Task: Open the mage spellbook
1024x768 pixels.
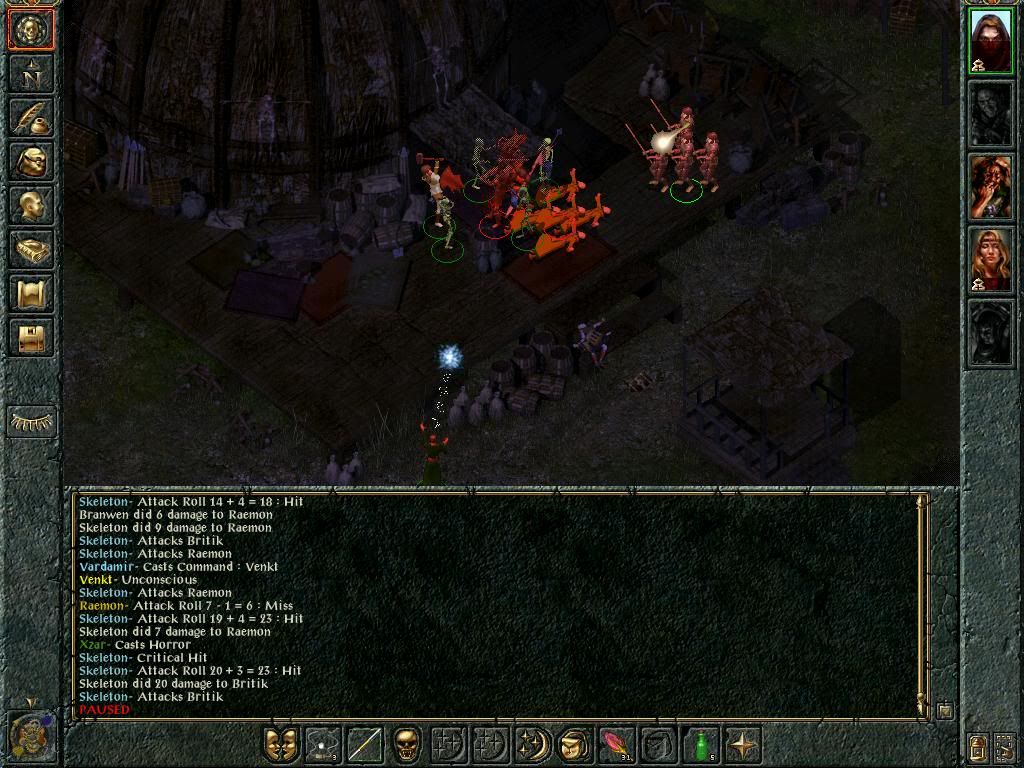Action: [31, 250]
